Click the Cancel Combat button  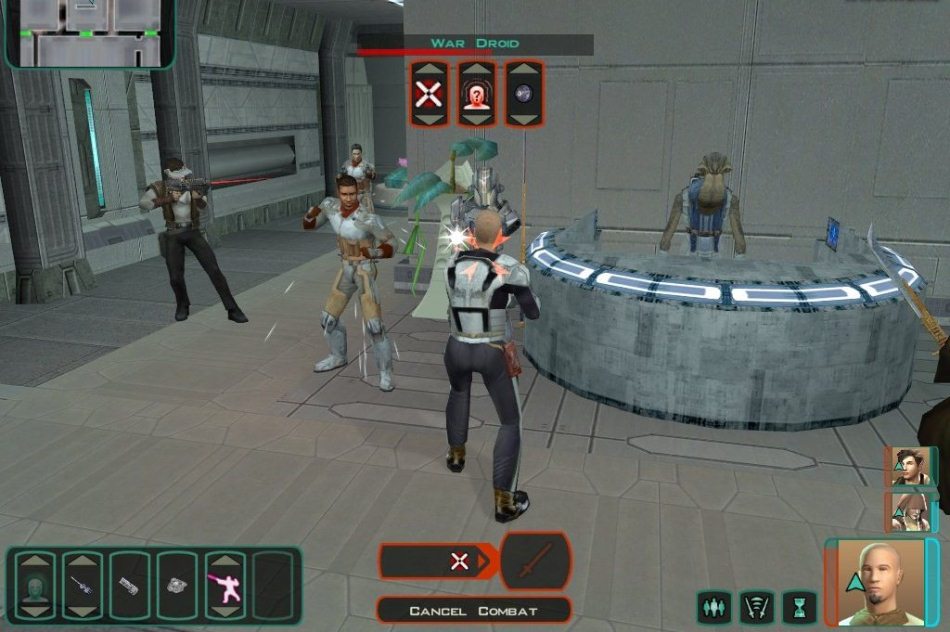tap(473, 610)
